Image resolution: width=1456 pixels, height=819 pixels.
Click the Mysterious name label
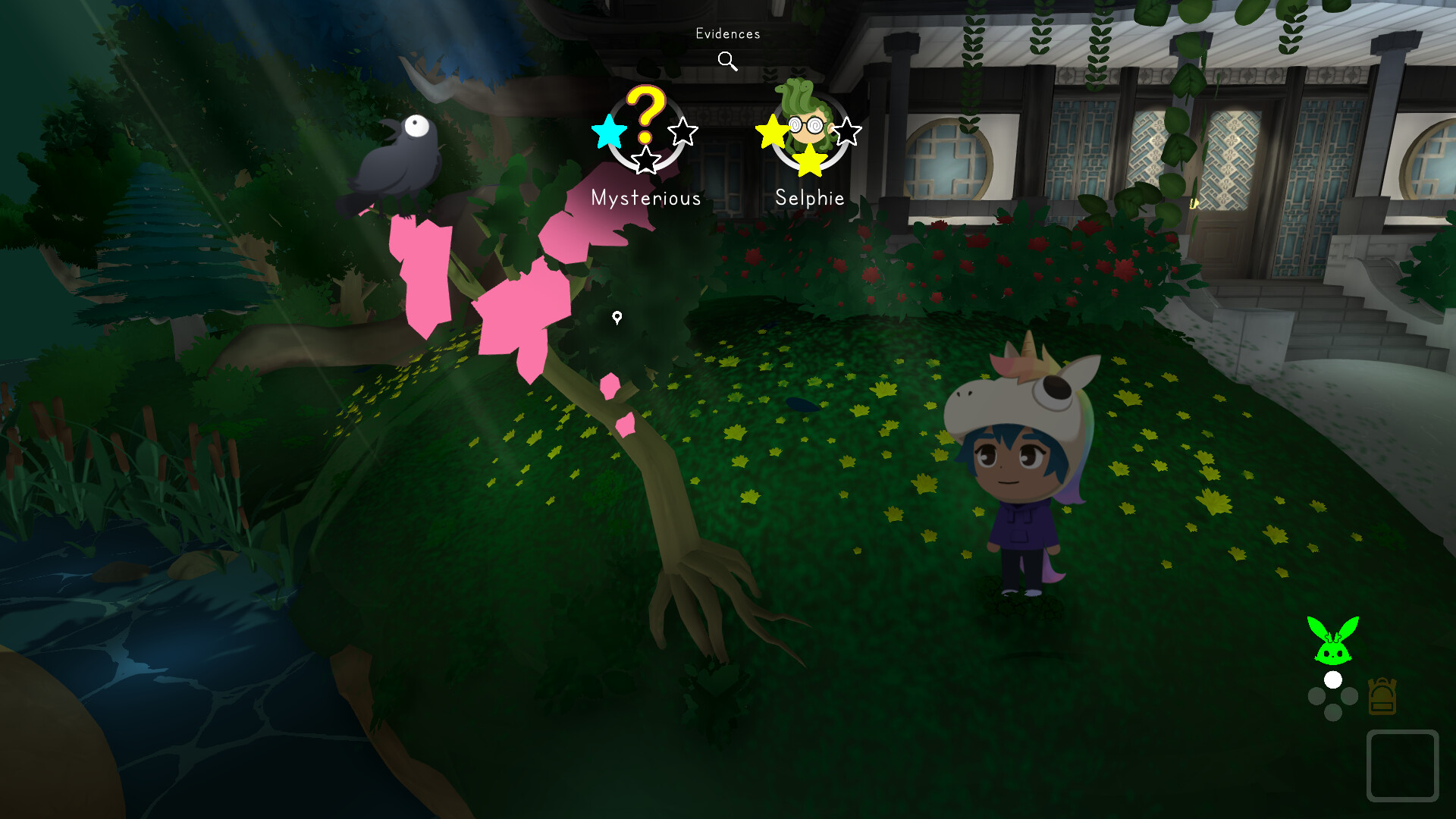[646, 199]
